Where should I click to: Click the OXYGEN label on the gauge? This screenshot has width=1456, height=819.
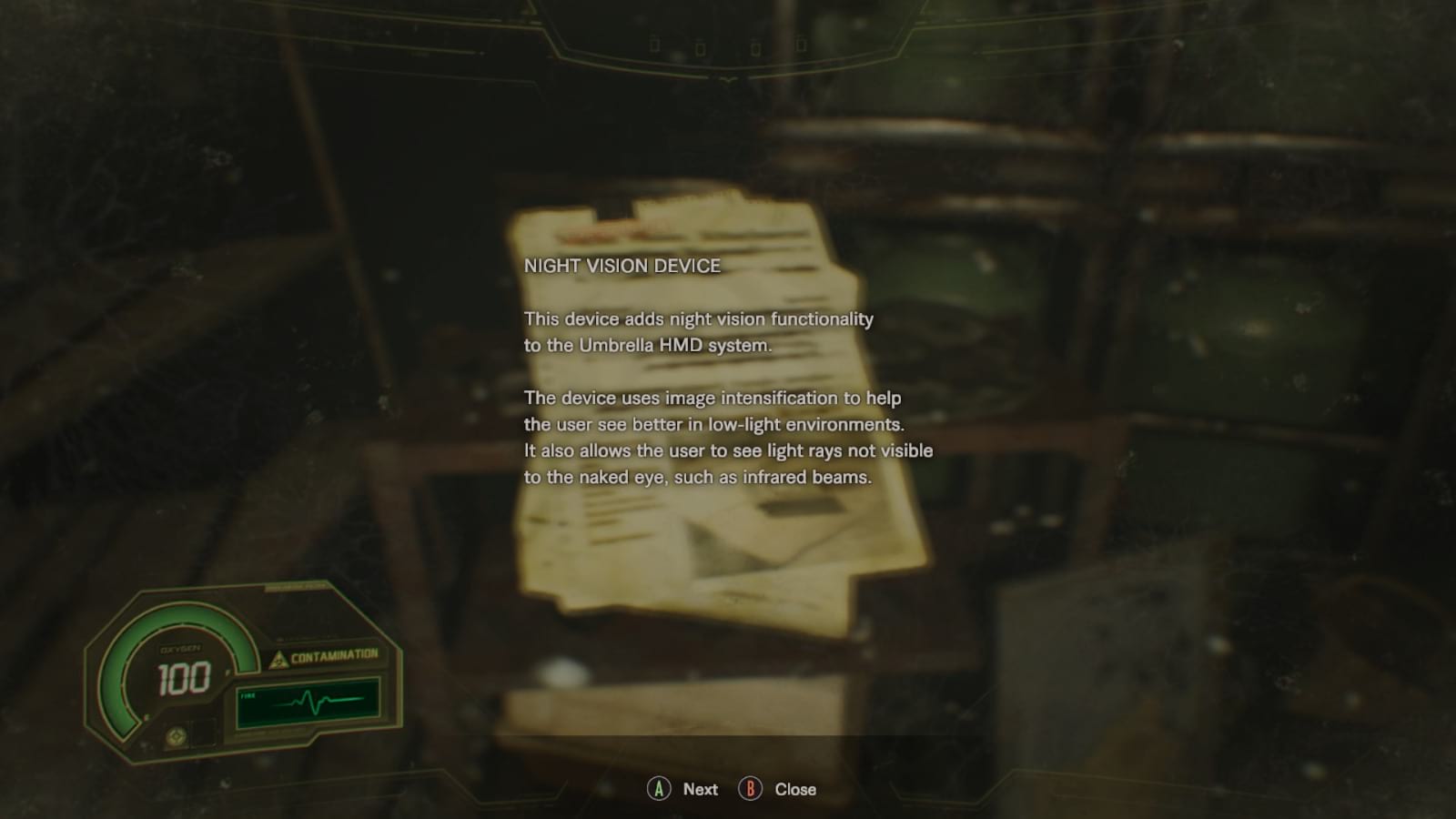pos(179,648)
